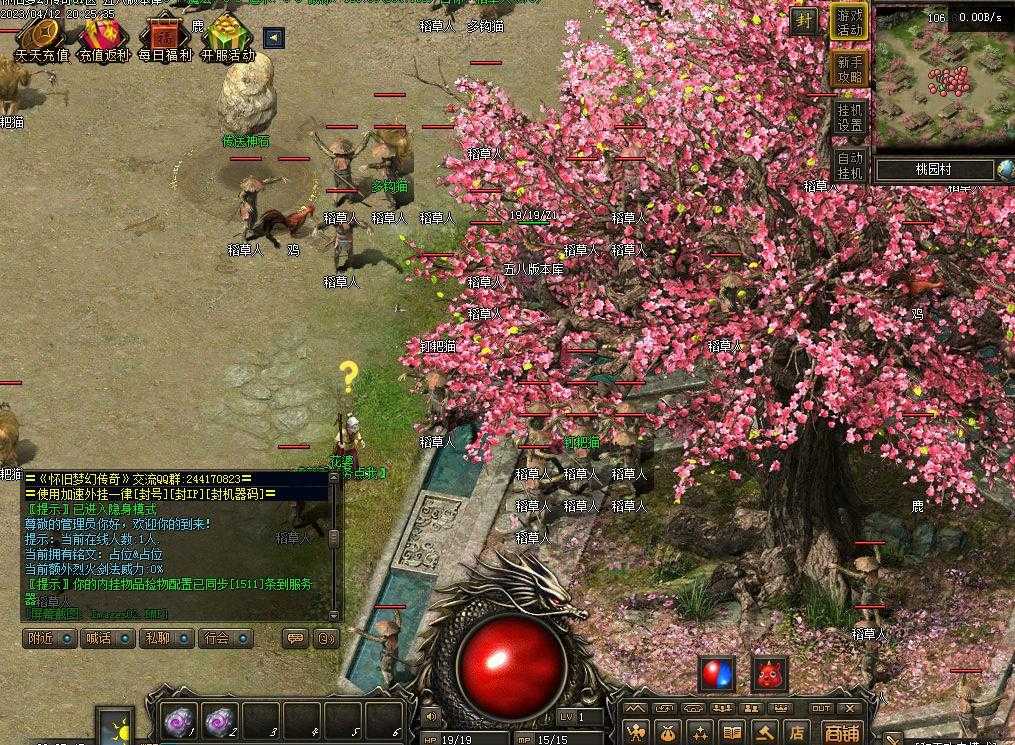Image resolution: width=1015 pixels, height=745 pixels.
Task: Open the 充值返利 recharge rebate icon
Action: pyautogui.click(x=104, y=38)
